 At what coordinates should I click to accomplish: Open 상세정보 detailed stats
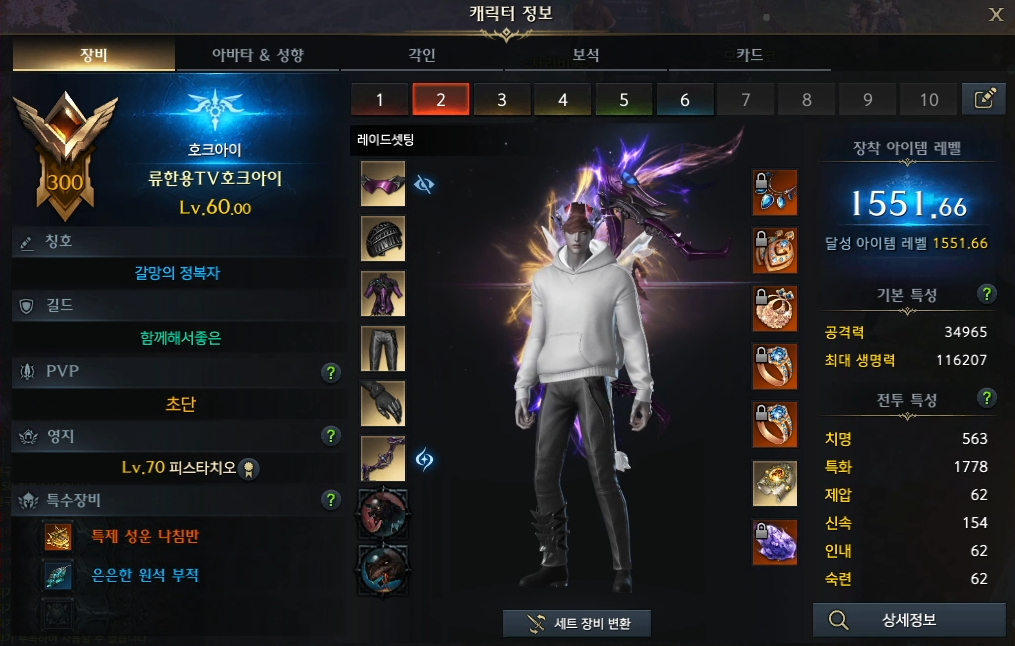(908, 620)
